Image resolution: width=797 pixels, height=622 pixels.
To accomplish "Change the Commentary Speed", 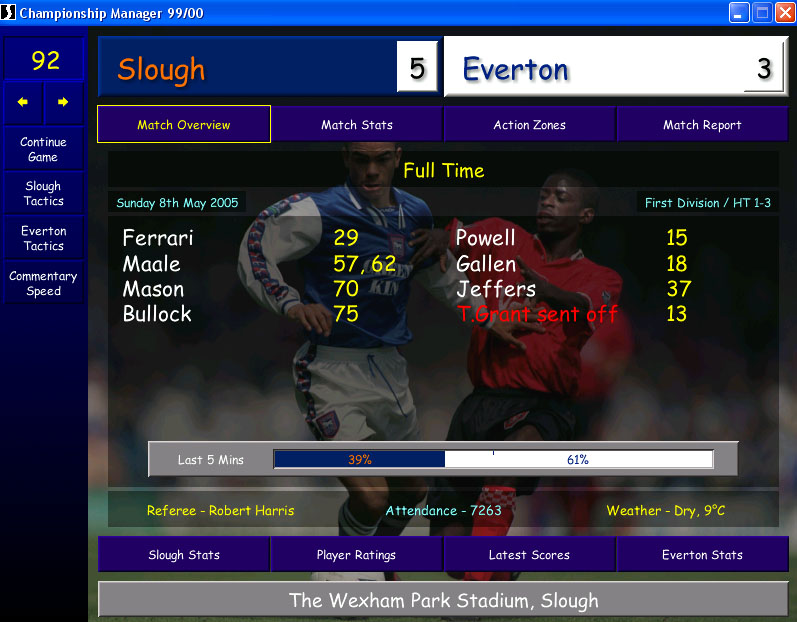I will 43,284.
